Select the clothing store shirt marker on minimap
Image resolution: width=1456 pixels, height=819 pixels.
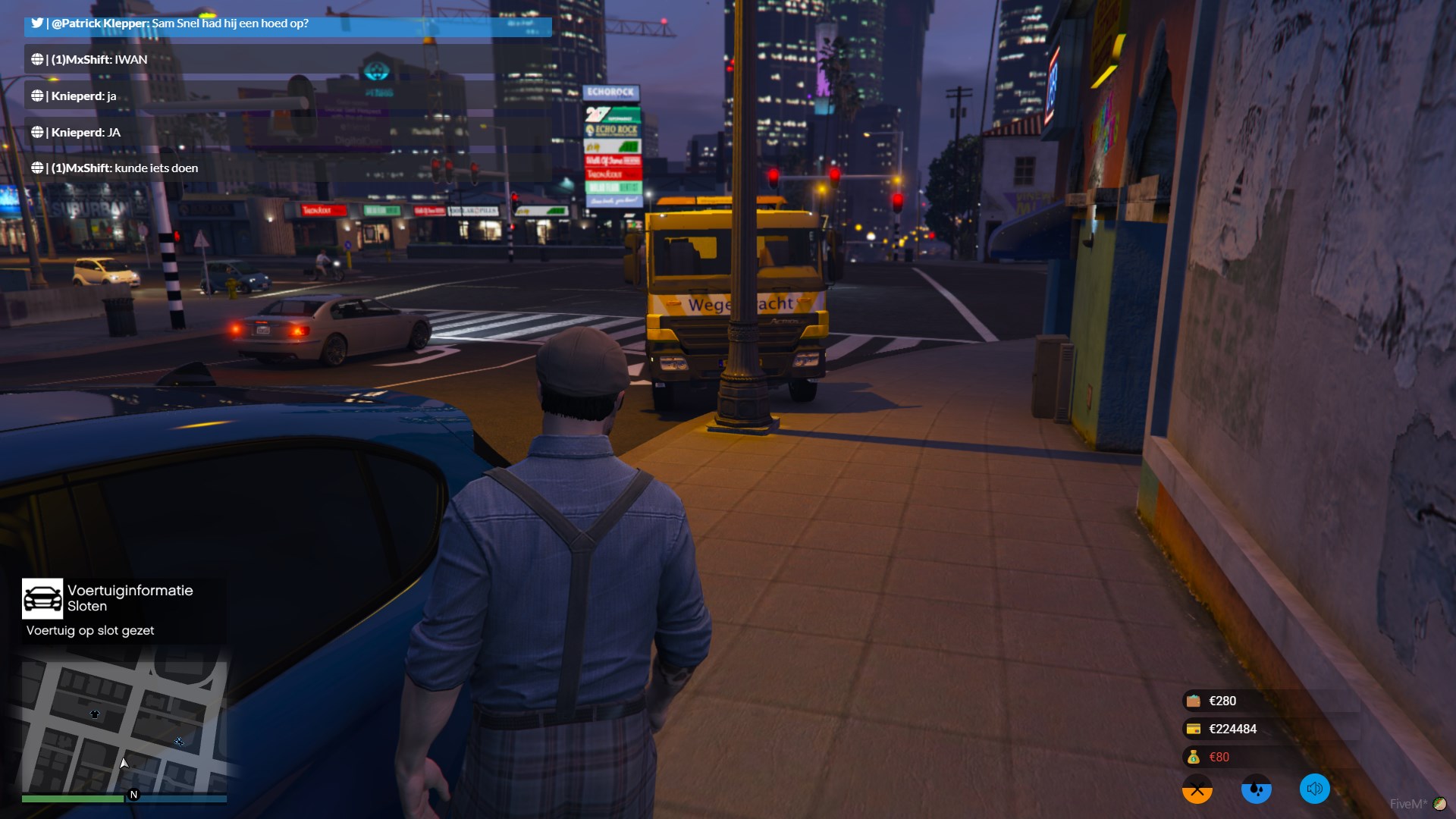(x=95, y=714)
